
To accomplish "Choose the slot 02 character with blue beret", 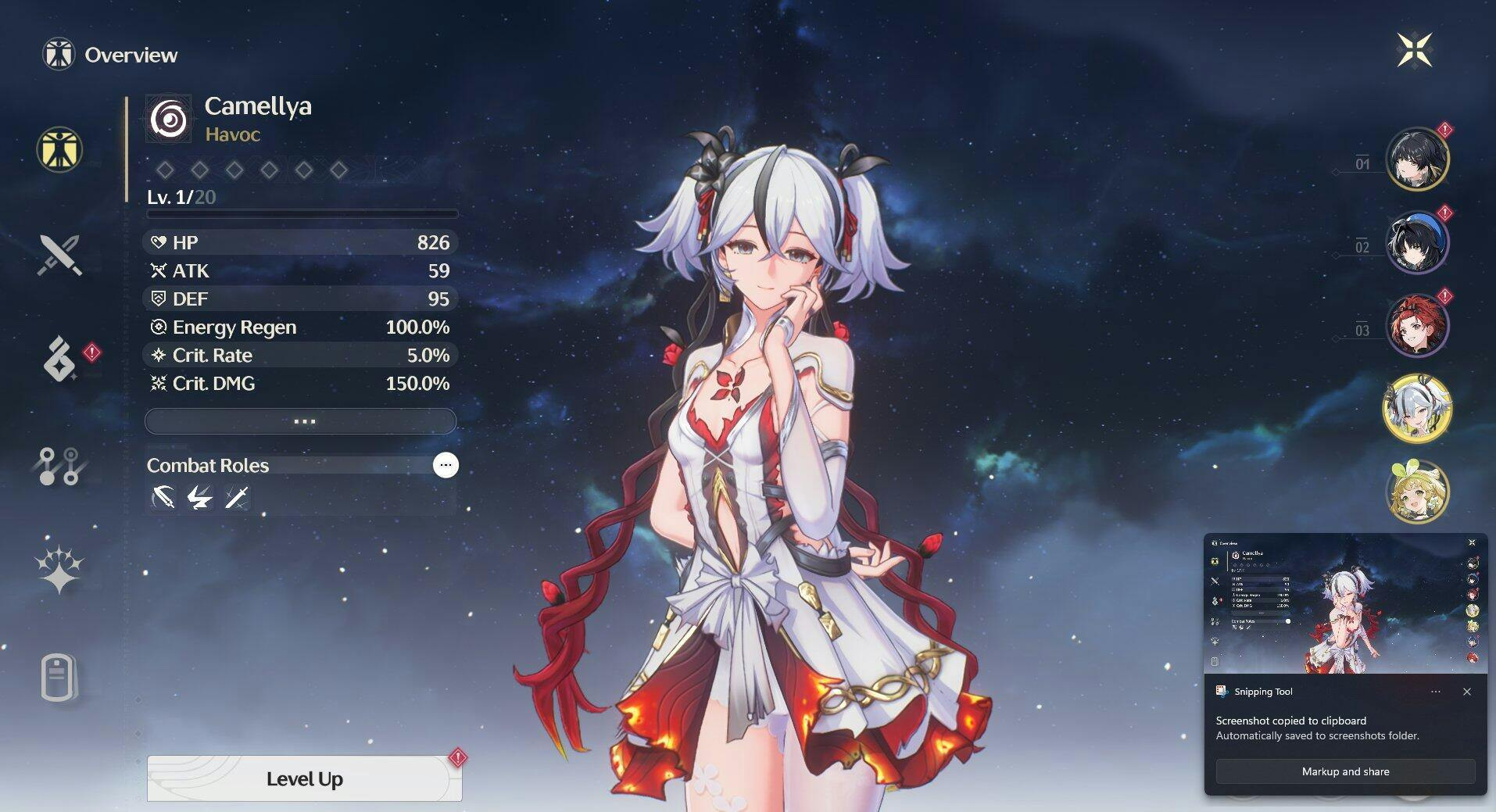I will pyautogui.click(x=1416, y=241).
